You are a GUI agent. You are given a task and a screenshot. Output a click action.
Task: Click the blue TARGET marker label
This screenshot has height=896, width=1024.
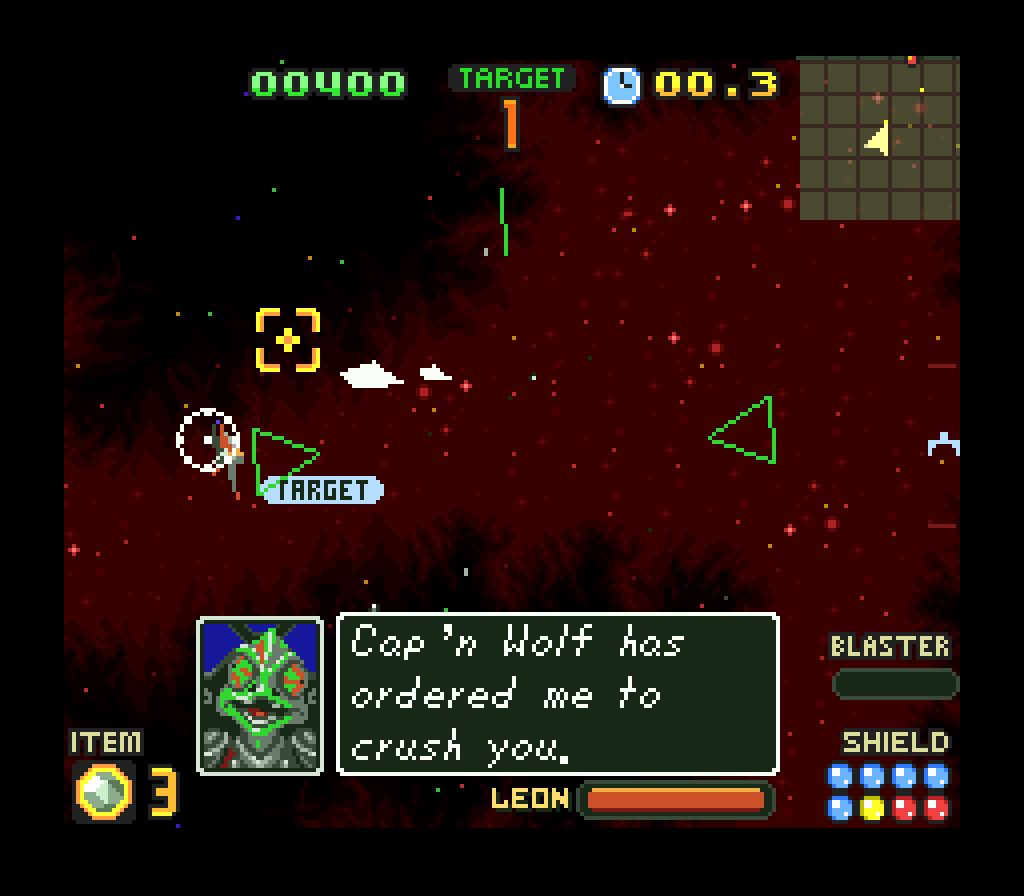pos(323,490)
